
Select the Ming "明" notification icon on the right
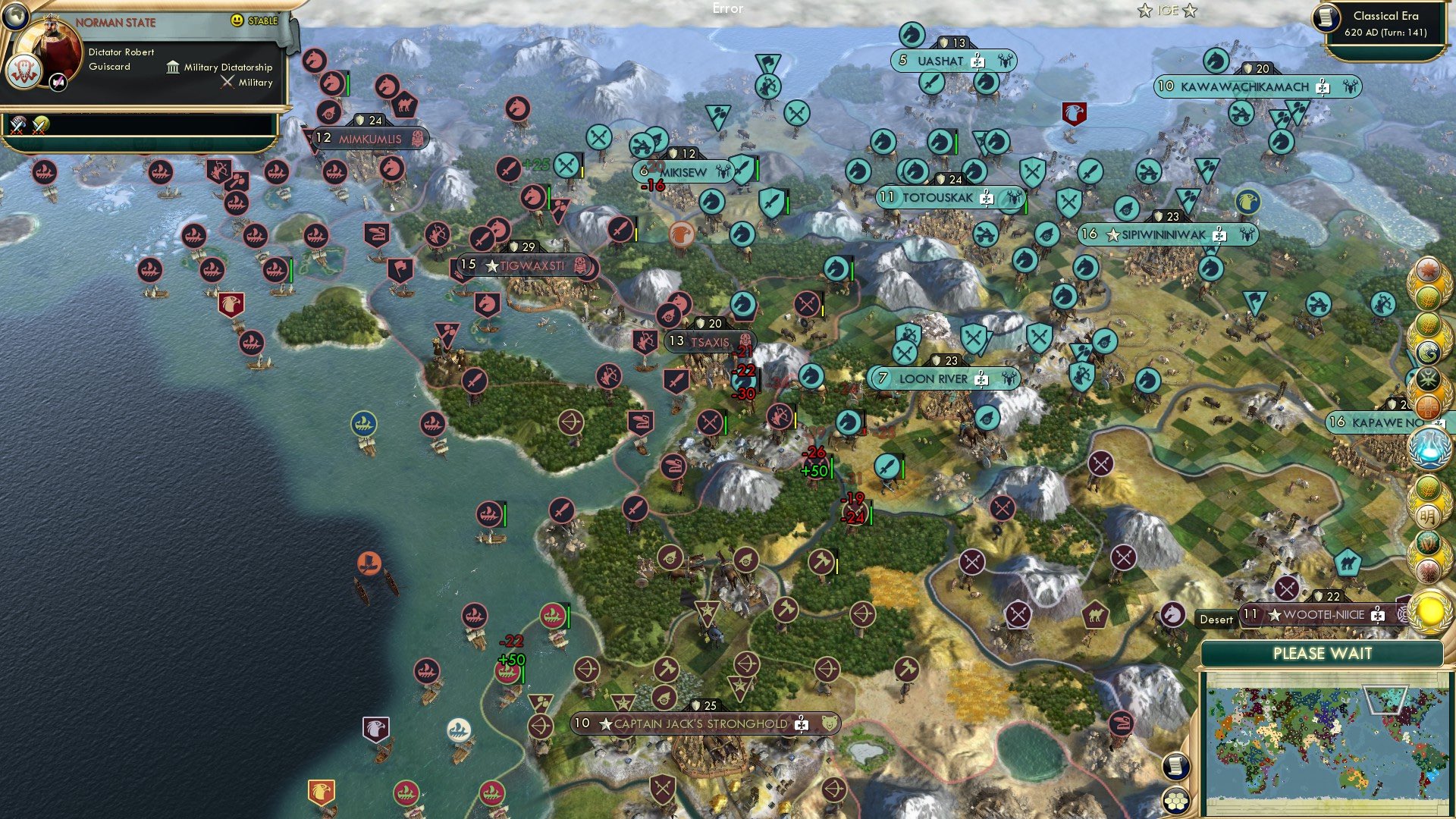point(1428,514)
